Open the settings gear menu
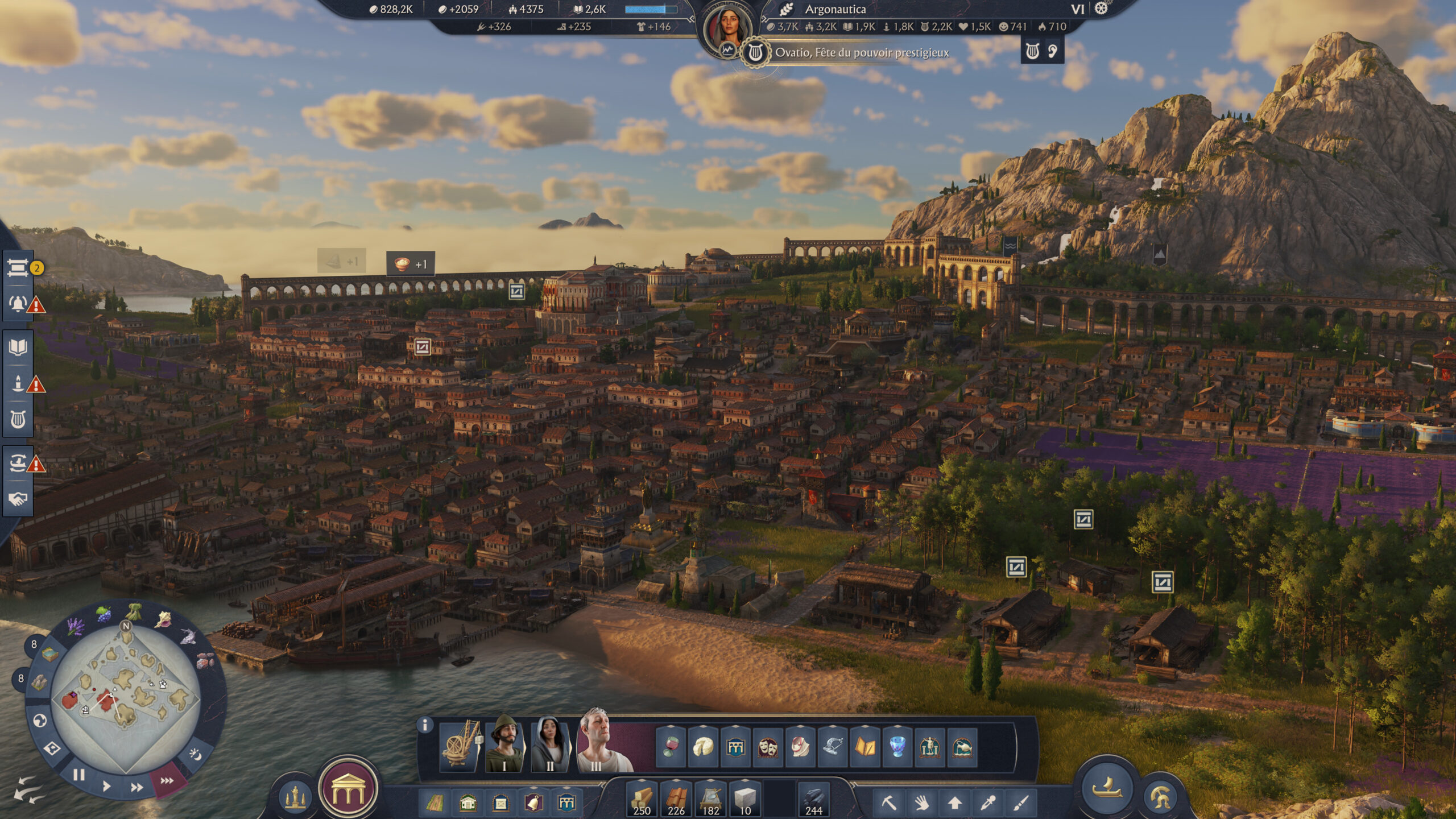1456x819 pixels. [x=1101, y=9]
